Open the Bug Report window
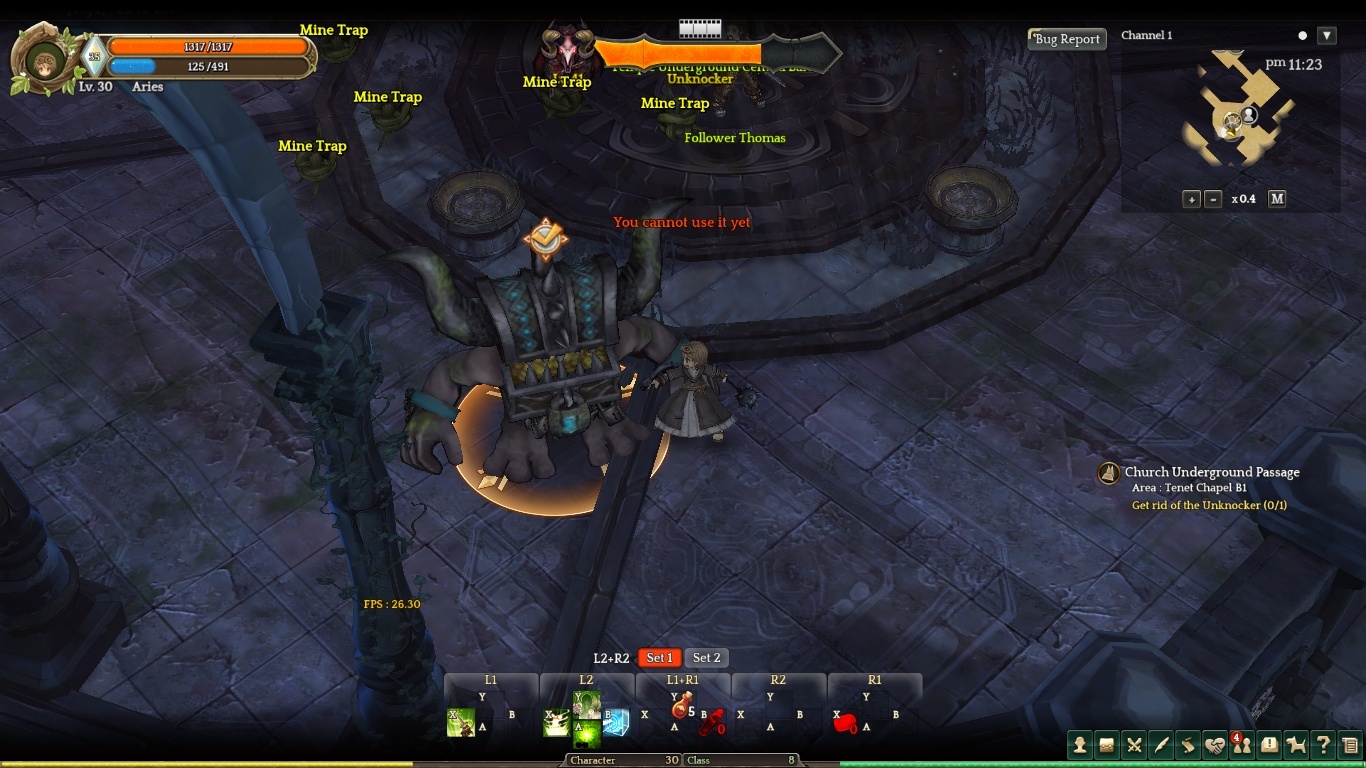 (1067, 39)
